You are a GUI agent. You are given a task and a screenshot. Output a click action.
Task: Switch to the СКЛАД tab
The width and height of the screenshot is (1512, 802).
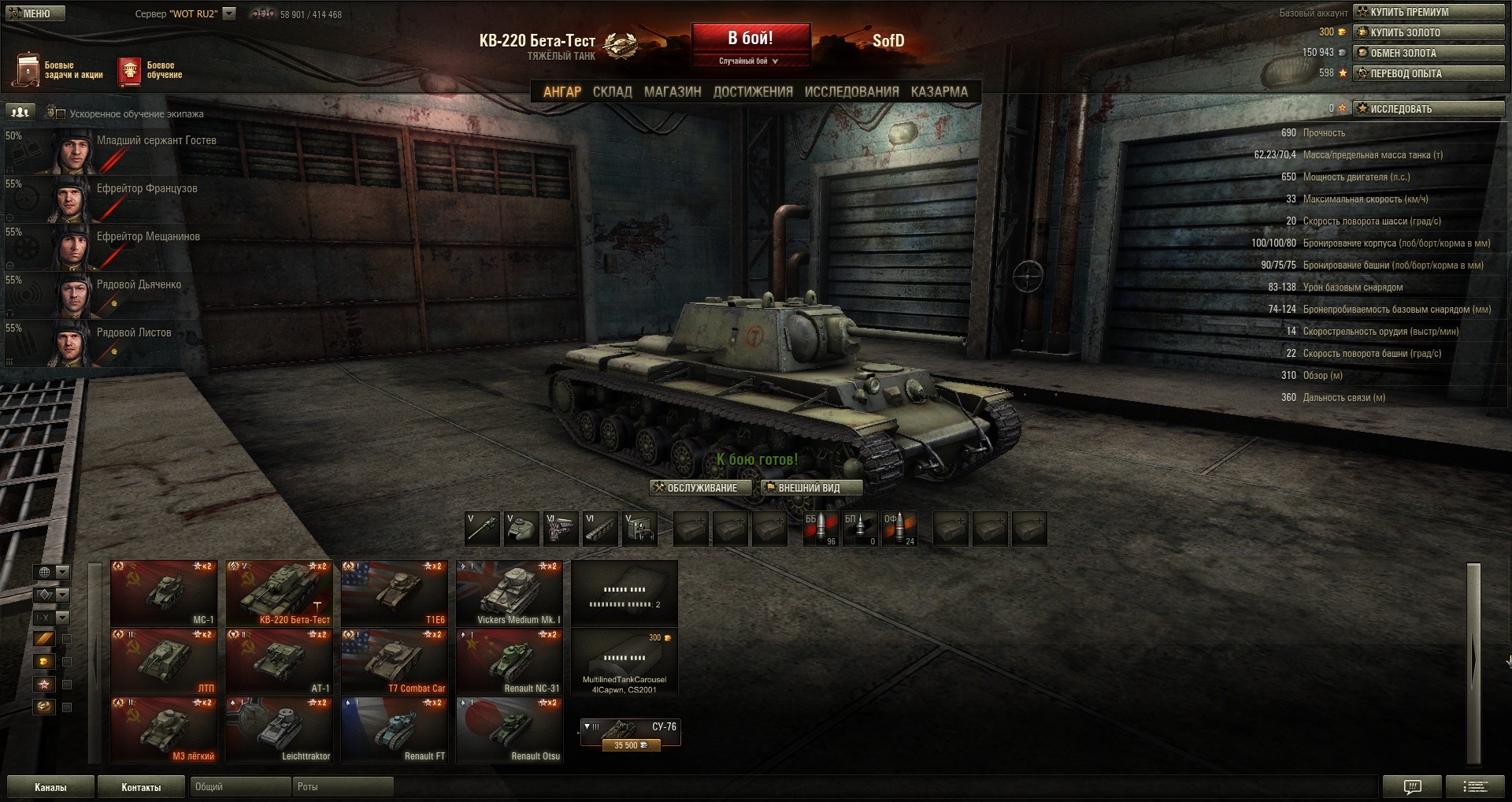click(x=612, y=92)
